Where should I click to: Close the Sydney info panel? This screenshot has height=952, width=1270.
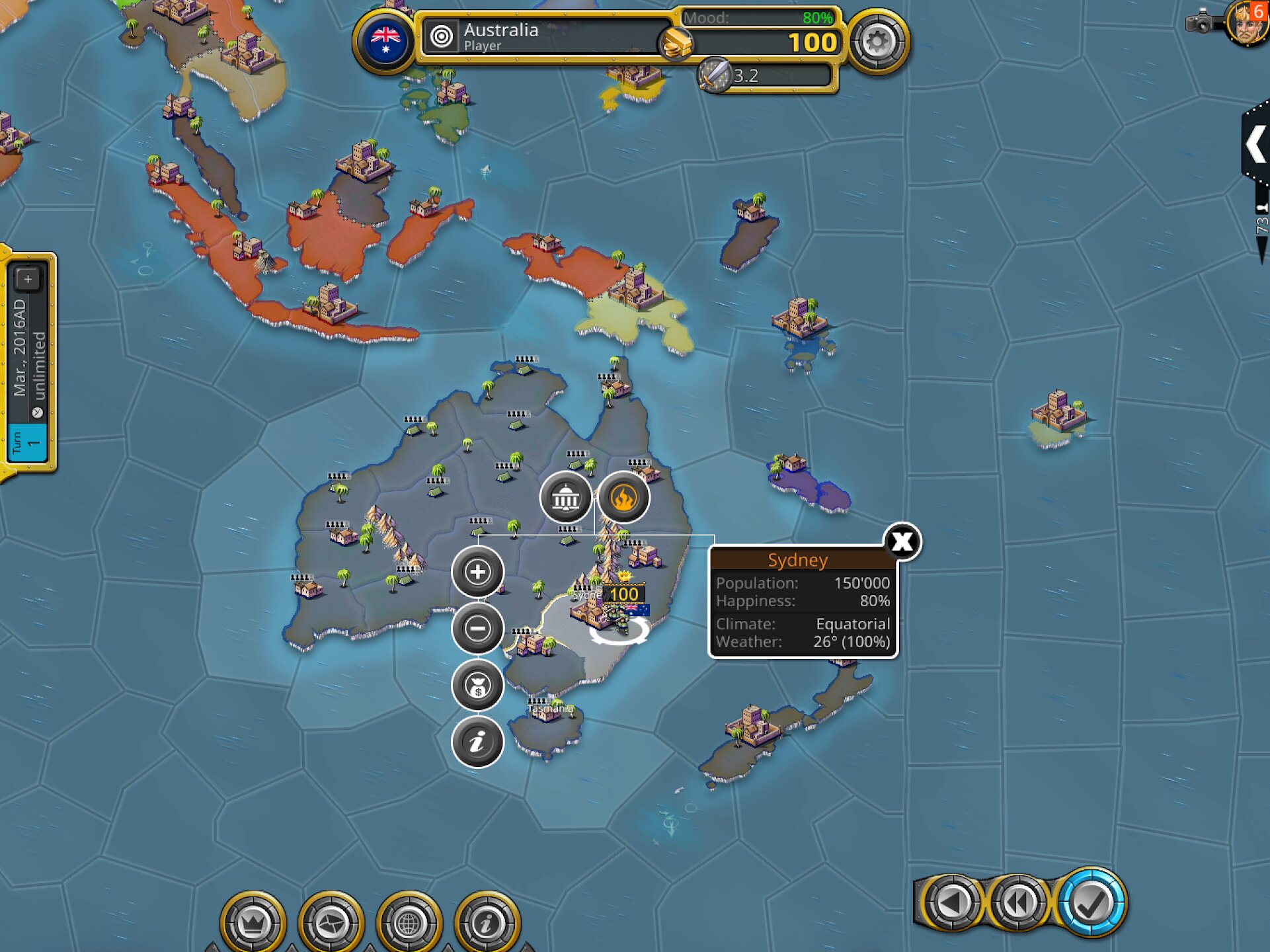tap(902, 542)
